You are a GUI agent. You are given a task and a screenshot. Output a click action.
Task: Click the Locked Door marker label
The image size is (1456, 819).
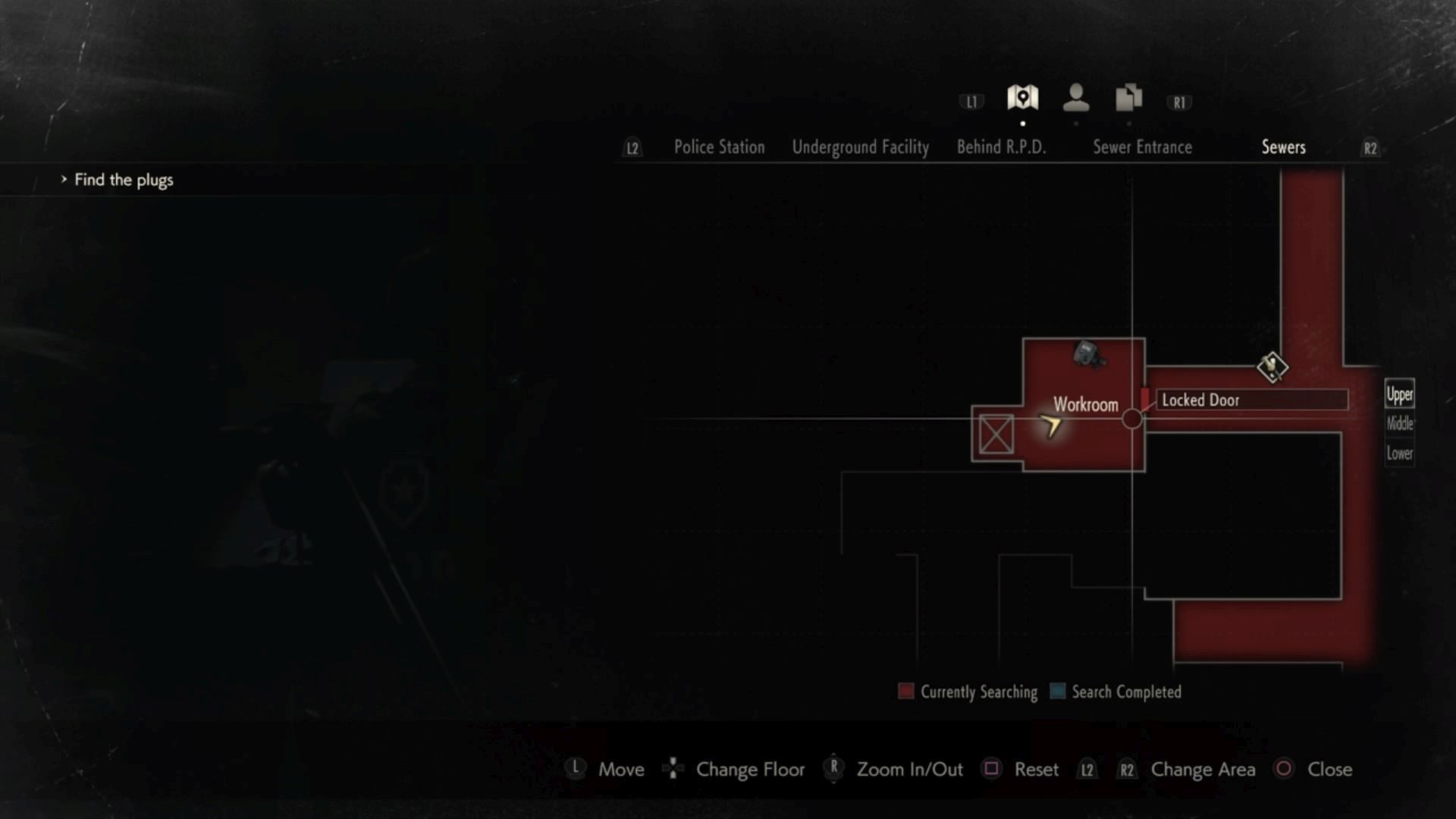tap(1200, 400)
